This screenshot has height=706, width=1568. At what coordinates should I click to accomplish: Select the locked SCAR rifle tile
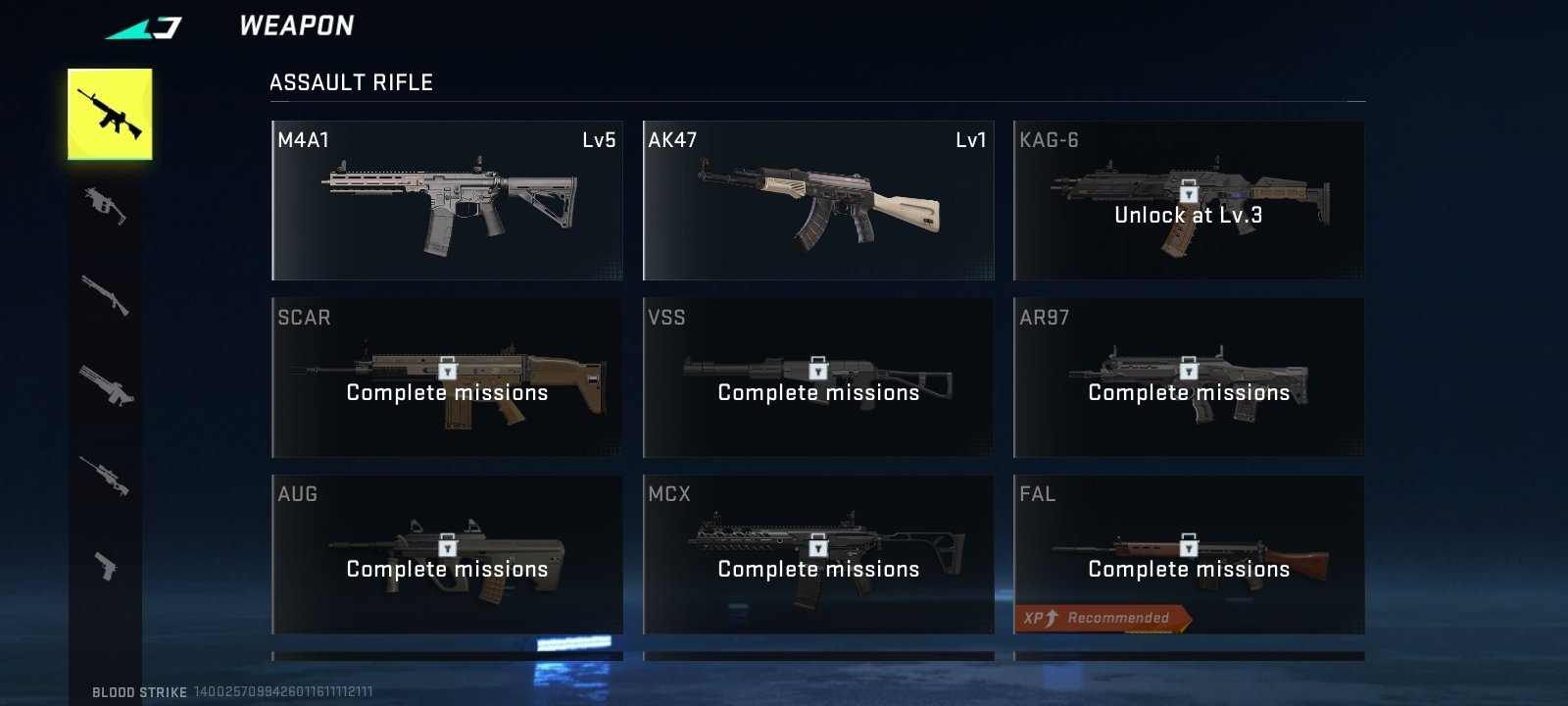pos(447,378)
